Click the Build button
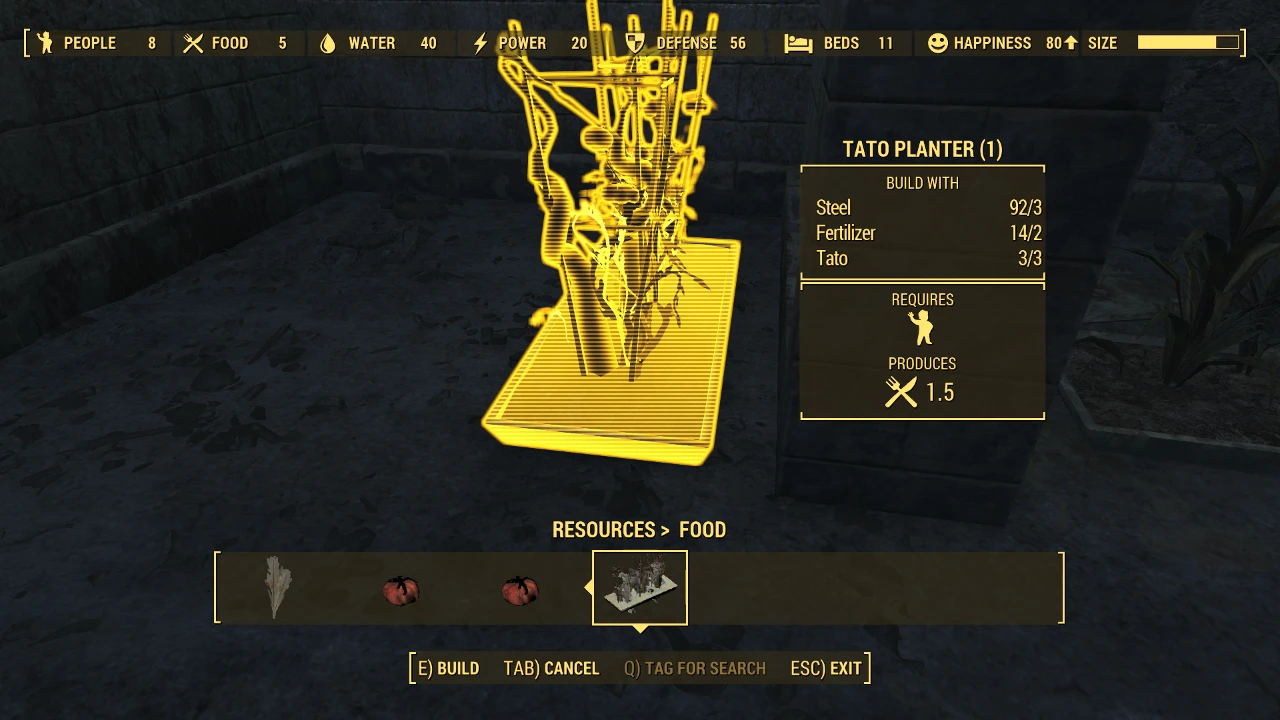Viewport: 1280px width, 720px height. click(448, 668)
